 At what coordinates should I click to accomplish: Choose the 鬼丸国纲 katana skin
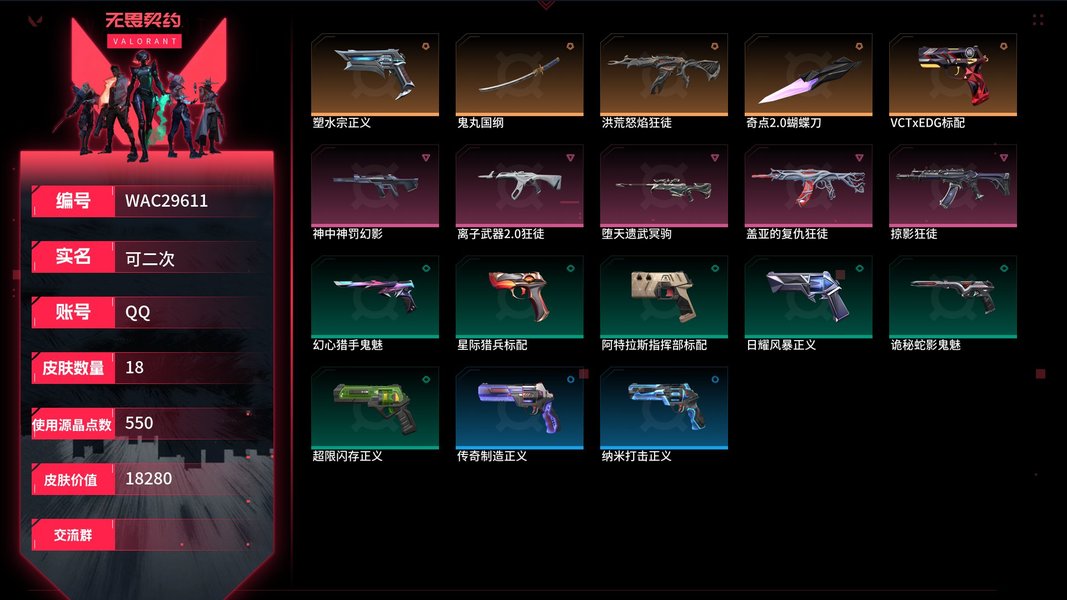click(519, 74)
